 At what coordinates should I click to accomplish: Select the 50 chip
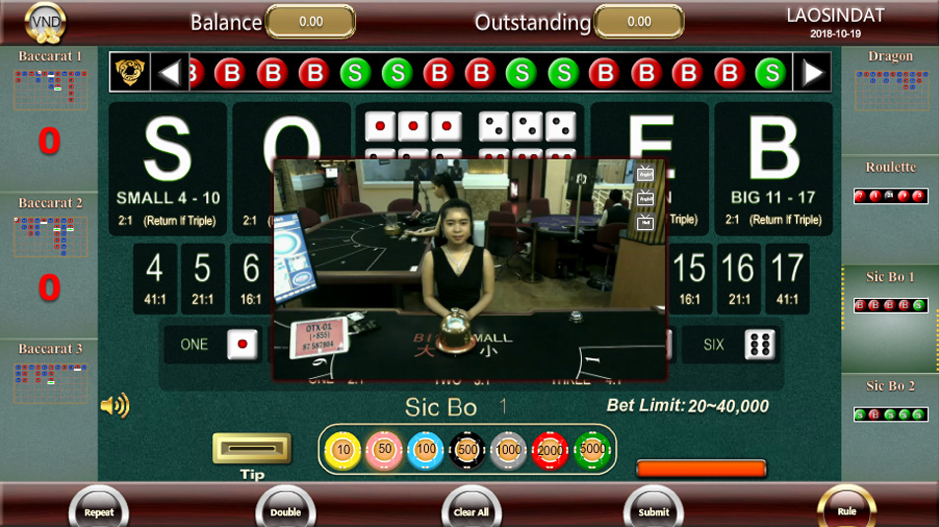pos(384,450)
